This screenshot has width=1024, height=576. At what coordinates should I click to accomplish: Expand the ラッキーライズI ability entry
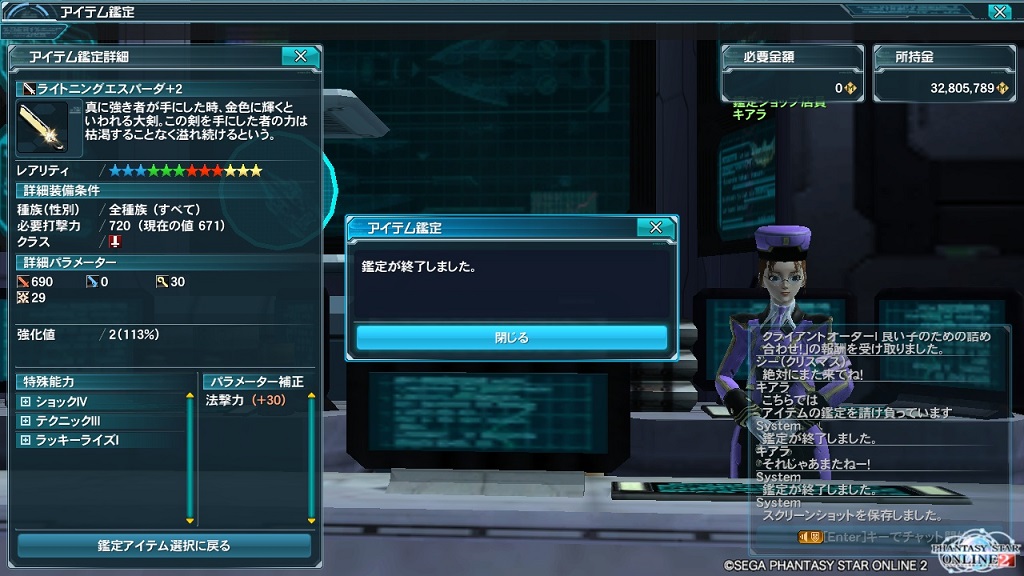pyautogui.click(x=26, y=440)
